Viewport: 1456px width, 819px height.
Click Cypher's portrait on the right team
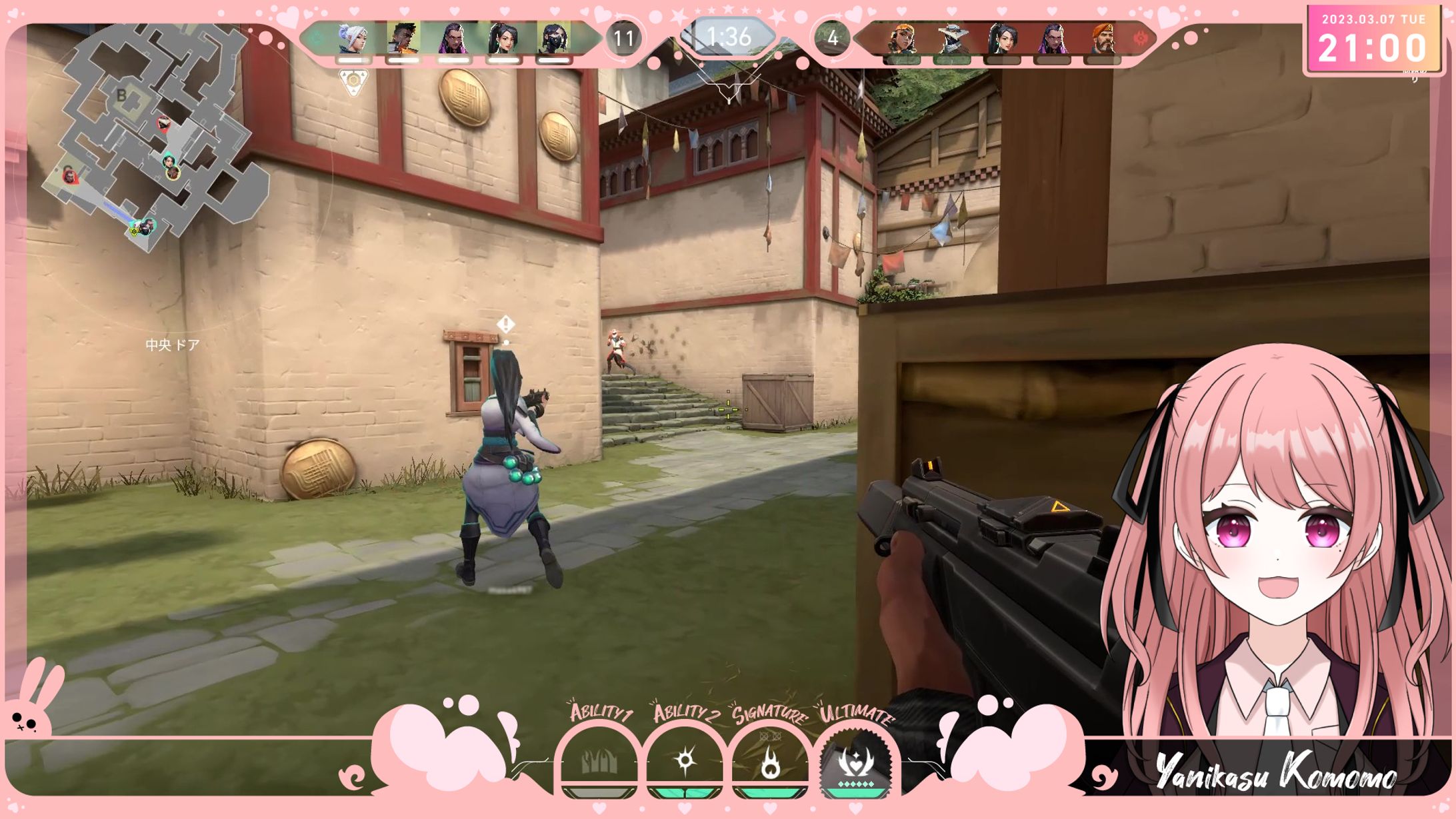tap(952, 39)
